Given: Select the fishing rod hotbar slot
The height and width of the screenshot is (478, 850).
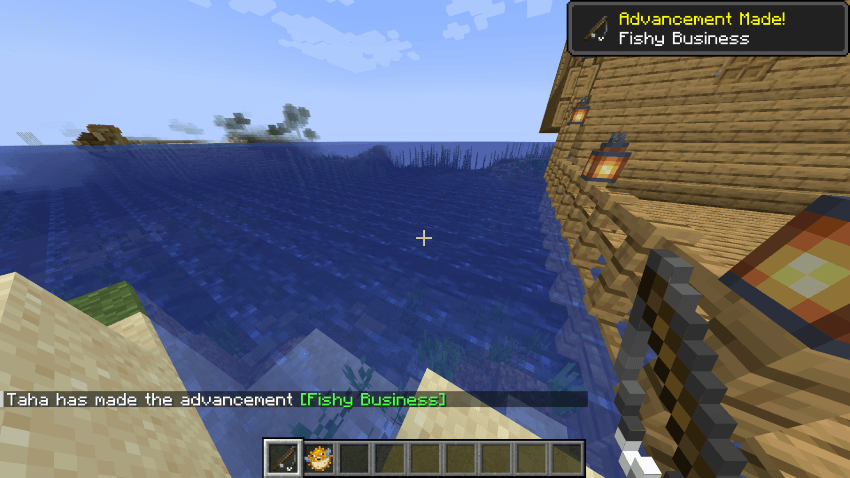Looking at the screenshot, I should (283, 458).
